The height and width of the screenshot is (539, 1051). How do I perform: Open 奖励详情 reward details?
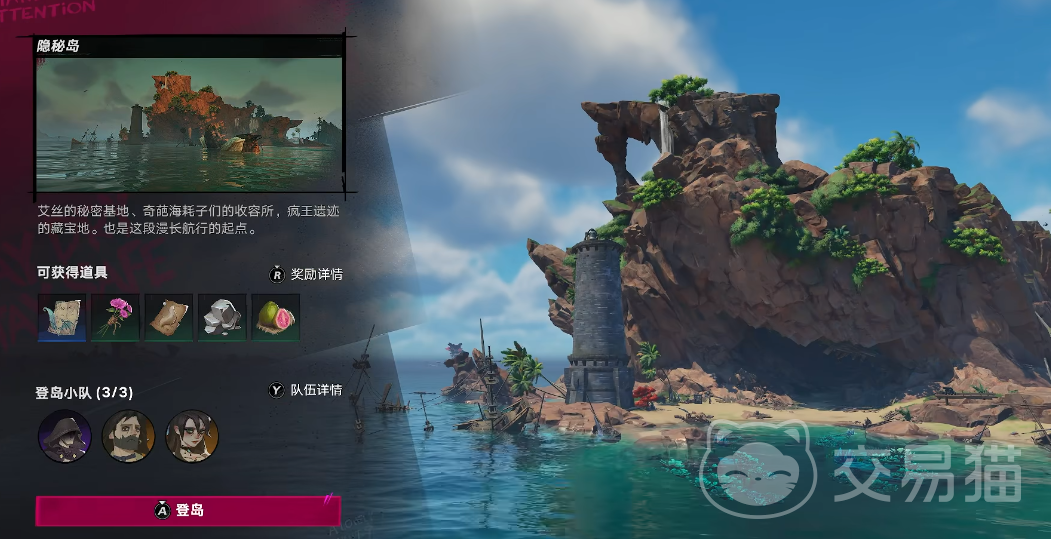pyautogui.click(x=306, y=274)
